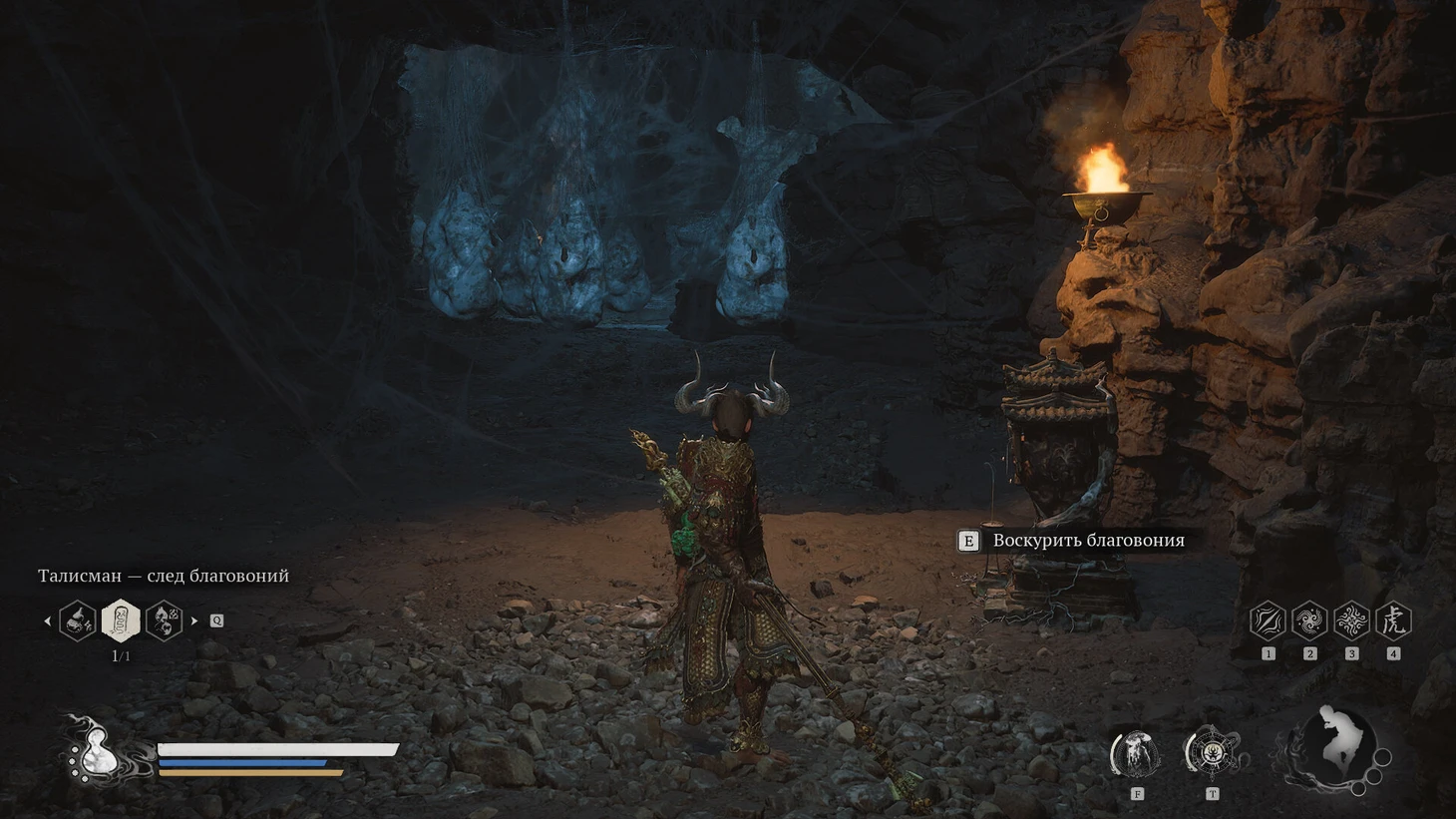Image resolution: width=1456 pixels, height=819 pixels.
Task: Select the highlighted incense trail talisman slot
Action: coord(121,620)
